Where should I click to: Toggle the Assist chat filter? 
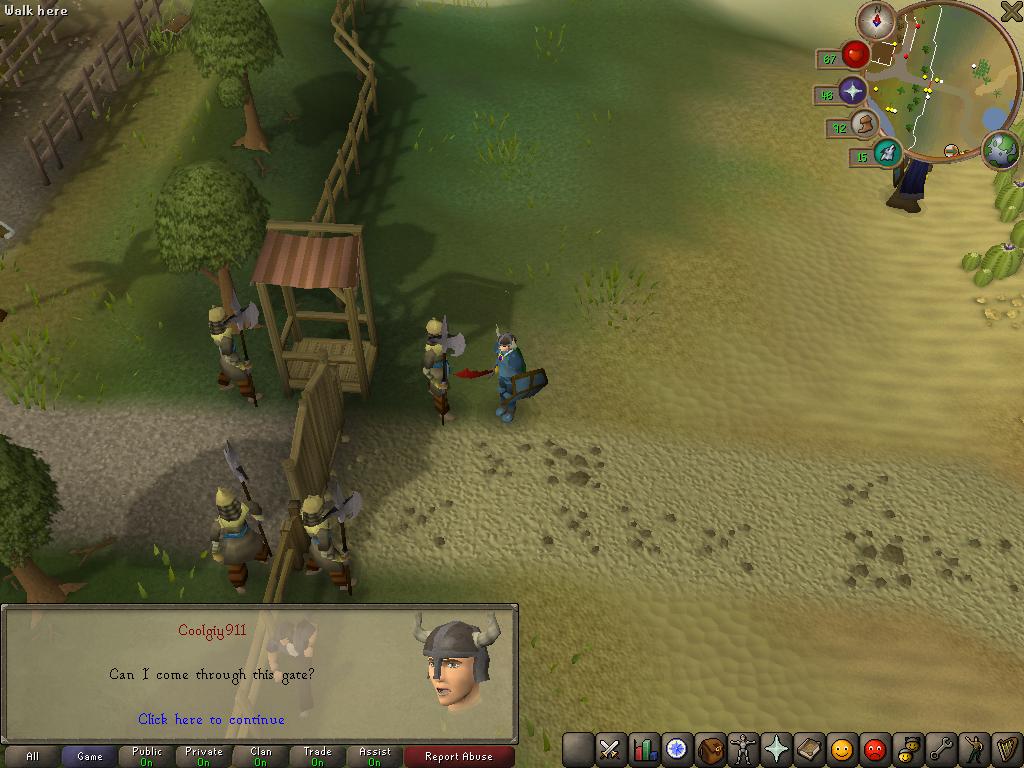point(375,757)
